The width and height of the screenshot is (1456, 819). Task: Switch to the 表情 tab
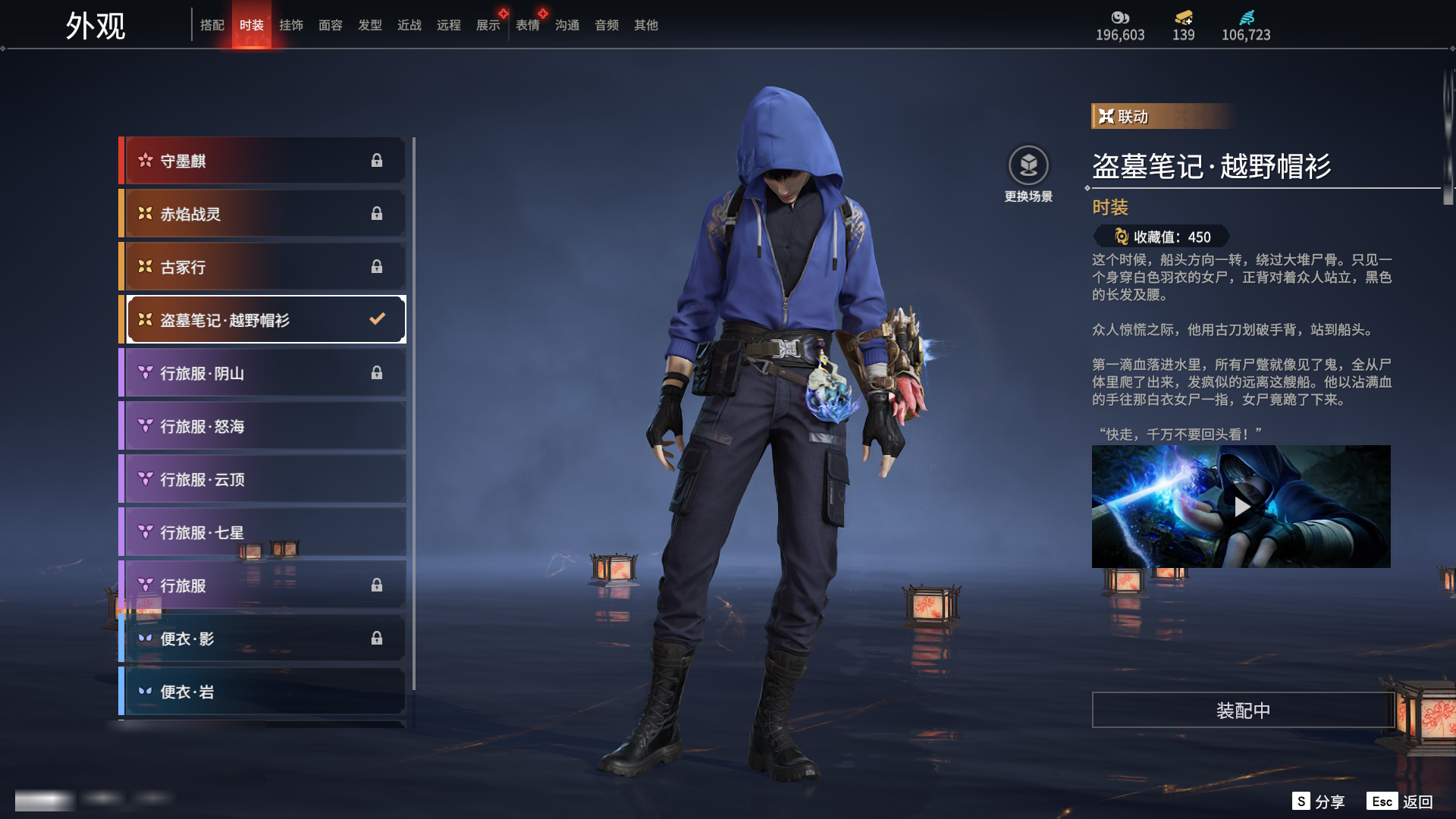click(x=528, y=25)
